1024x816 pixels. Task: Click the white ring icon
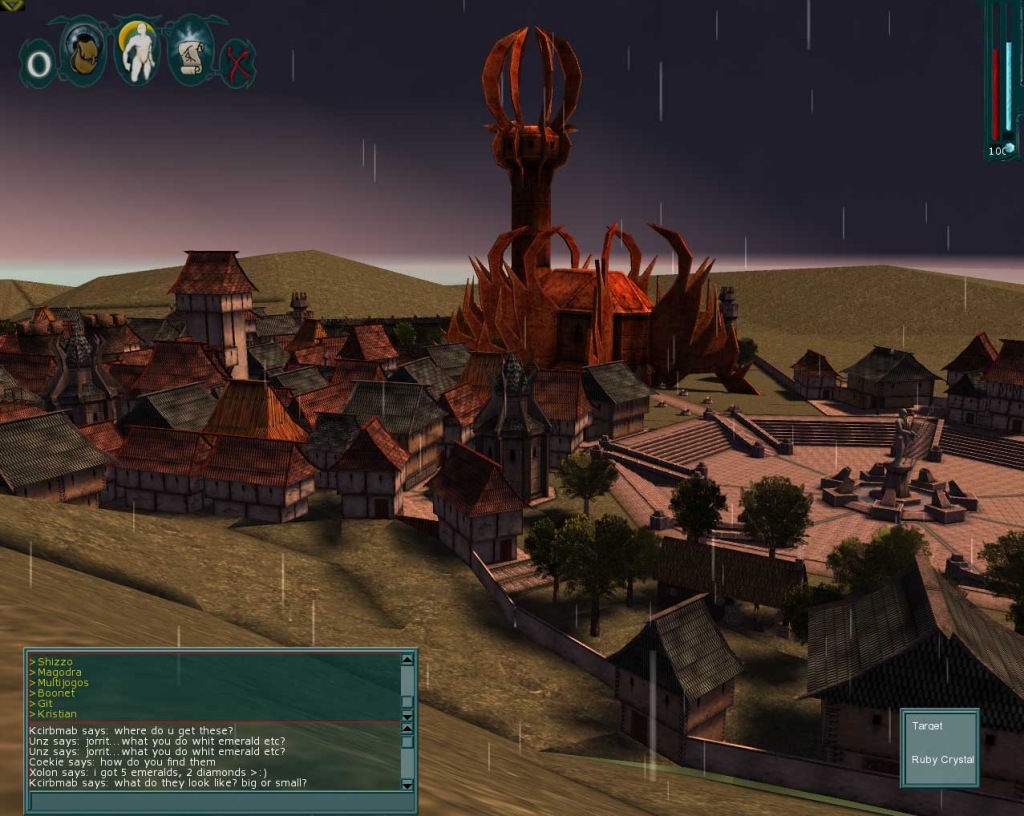[x=38, y=64]
